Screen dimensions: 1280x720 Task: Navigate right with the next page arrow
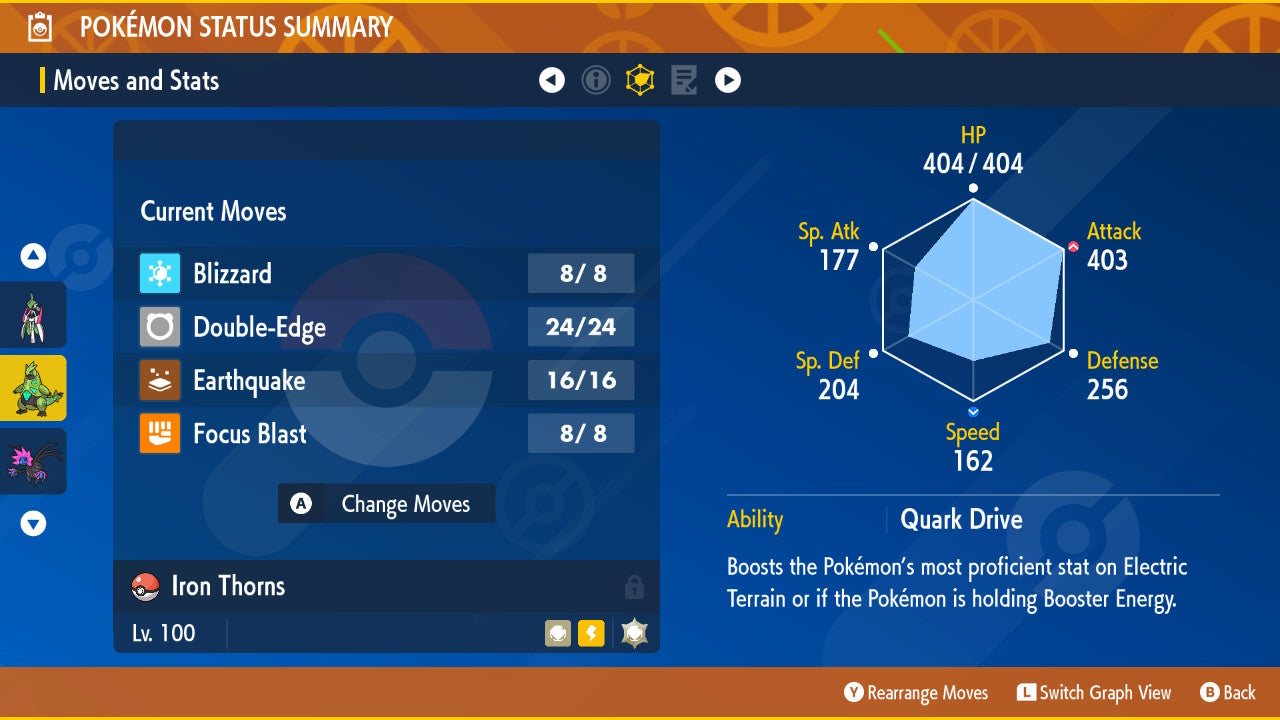(x=727, y=80)
